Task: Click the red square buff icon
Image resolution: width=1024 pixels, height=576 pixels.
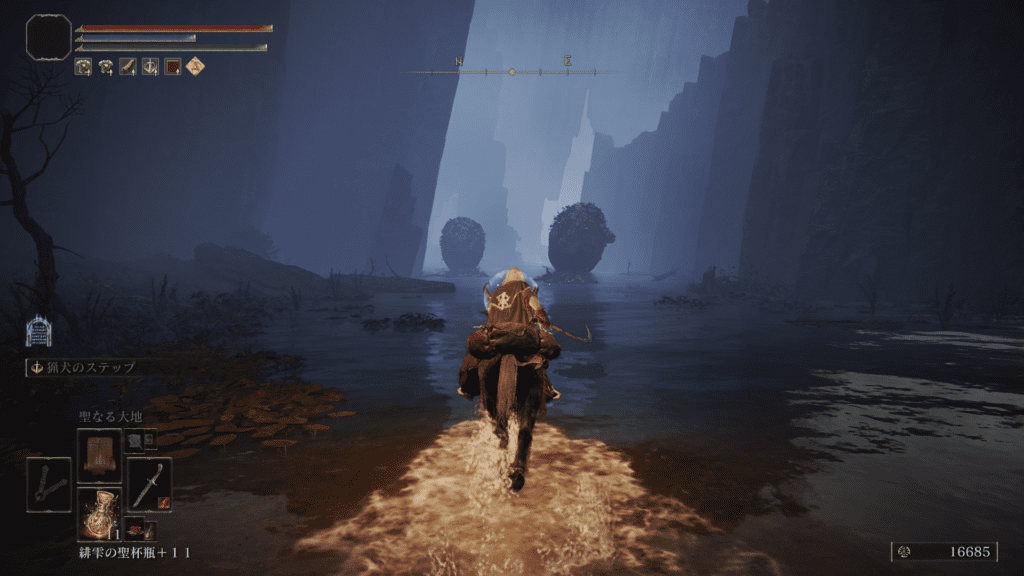Action: pos(173,67)
